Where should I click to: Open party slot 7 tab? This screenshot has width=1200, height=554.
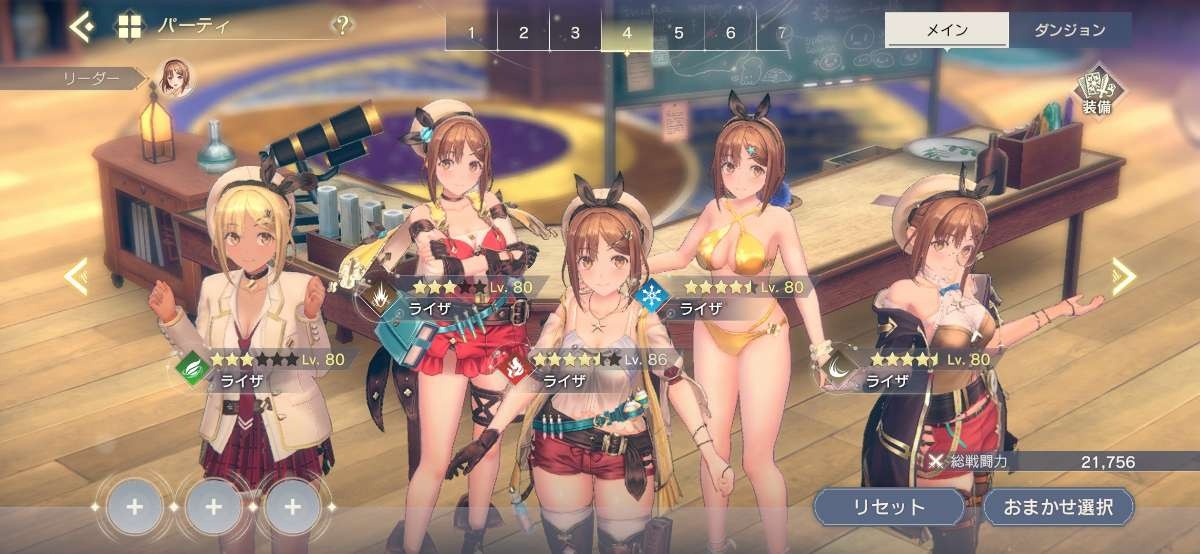[781, 33]
